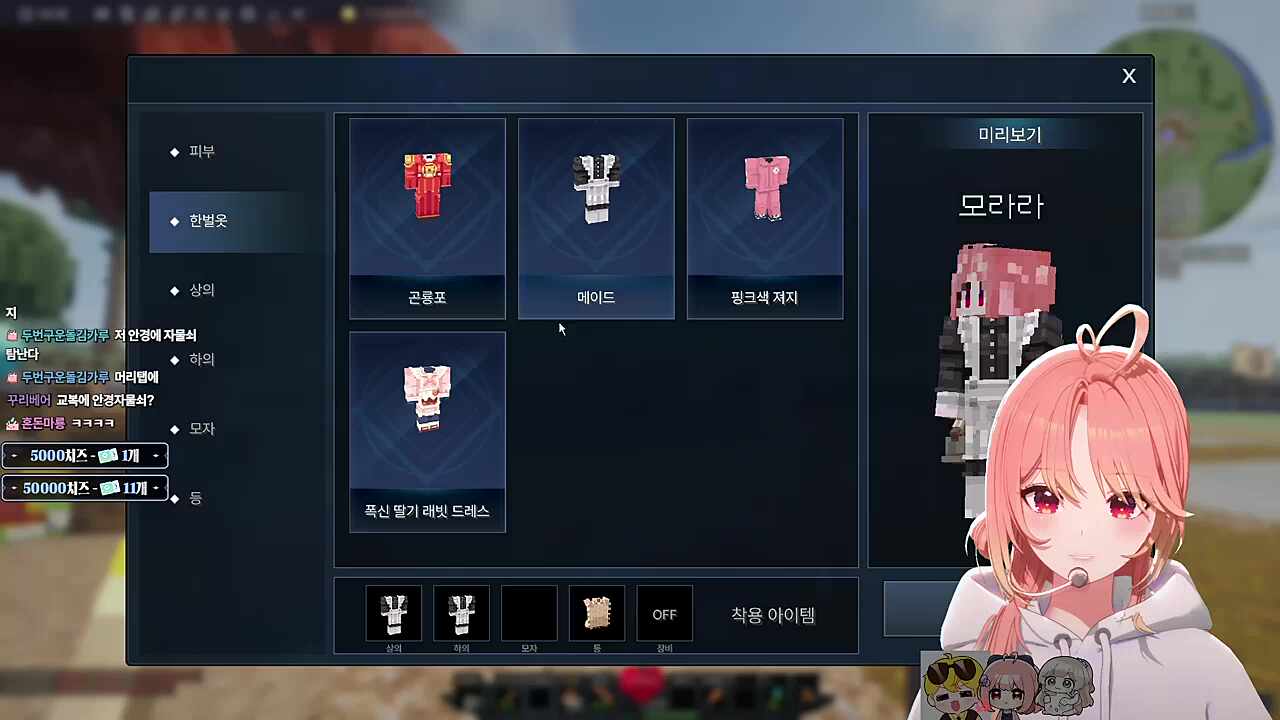
Task: Expand the left arrow on 5000치즈 badge
Action: tap(14, 455)
